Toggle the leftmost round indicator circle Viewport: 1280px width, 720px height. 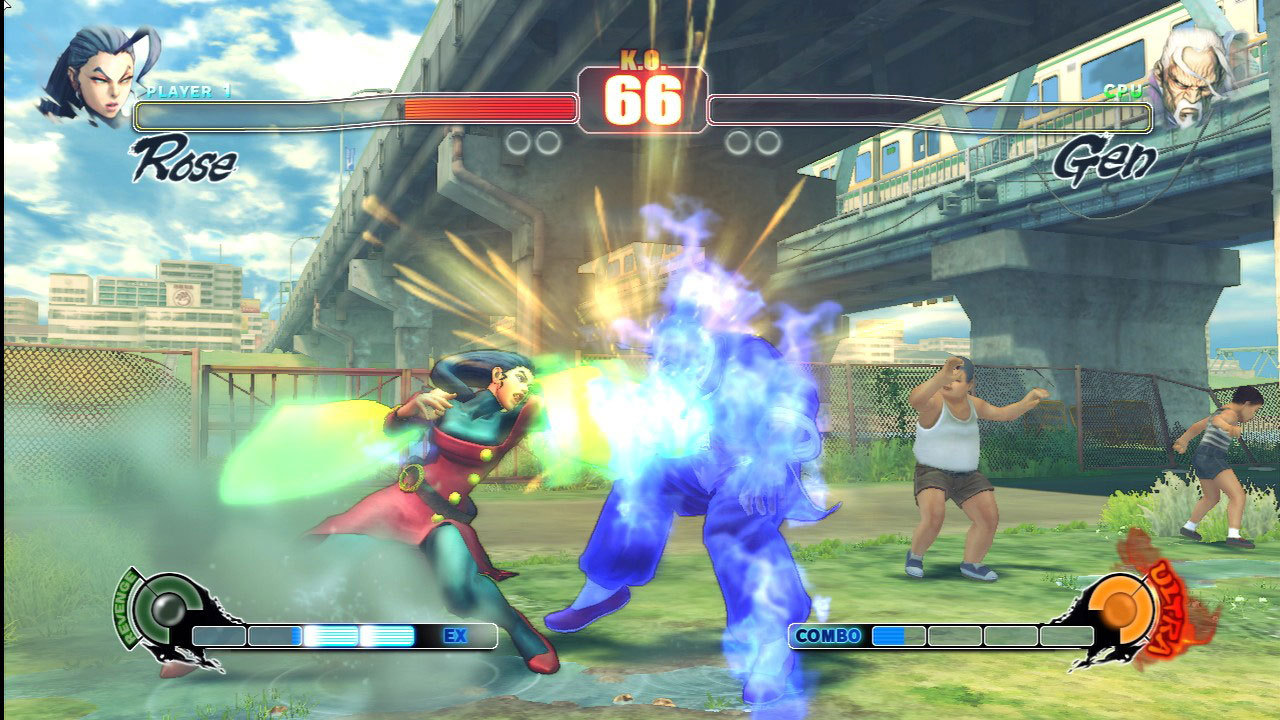point(517,140)
